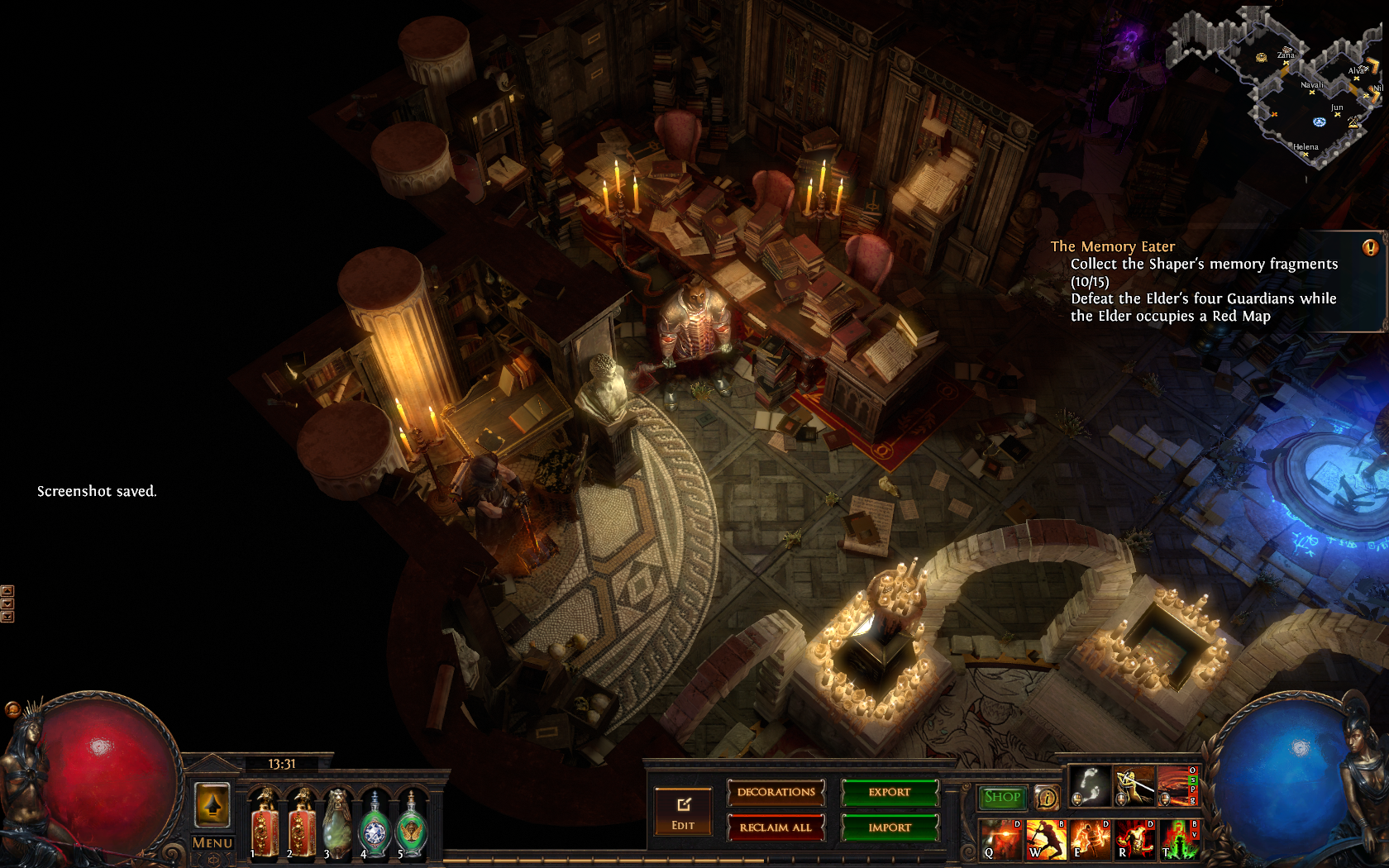The height and width of the screenshot is (868, 1389).
Task: Click Reclaim All decorations
Action: pos(776,827)
